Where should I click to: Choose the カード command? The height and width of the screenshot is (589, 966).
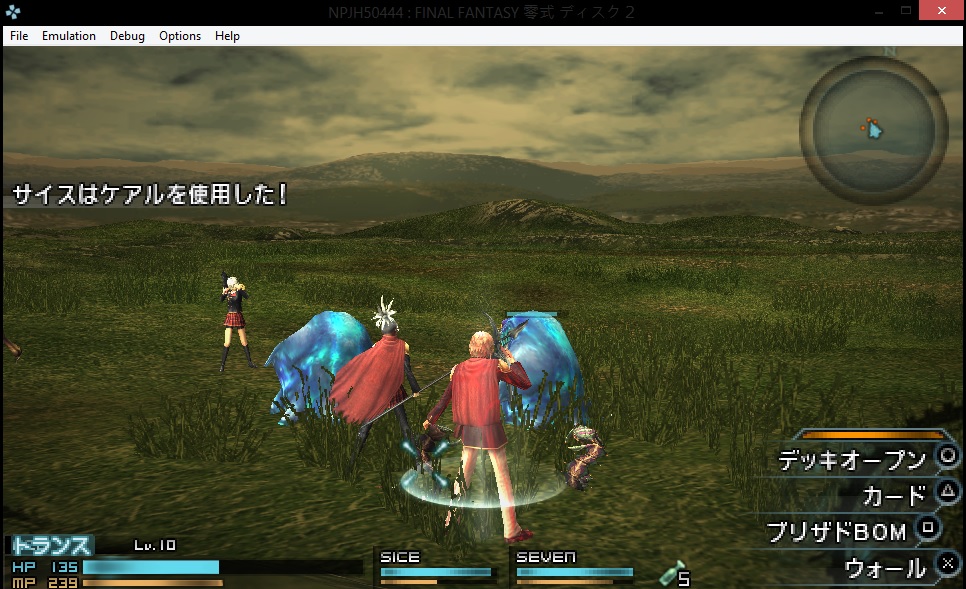(x=894, y=494)
